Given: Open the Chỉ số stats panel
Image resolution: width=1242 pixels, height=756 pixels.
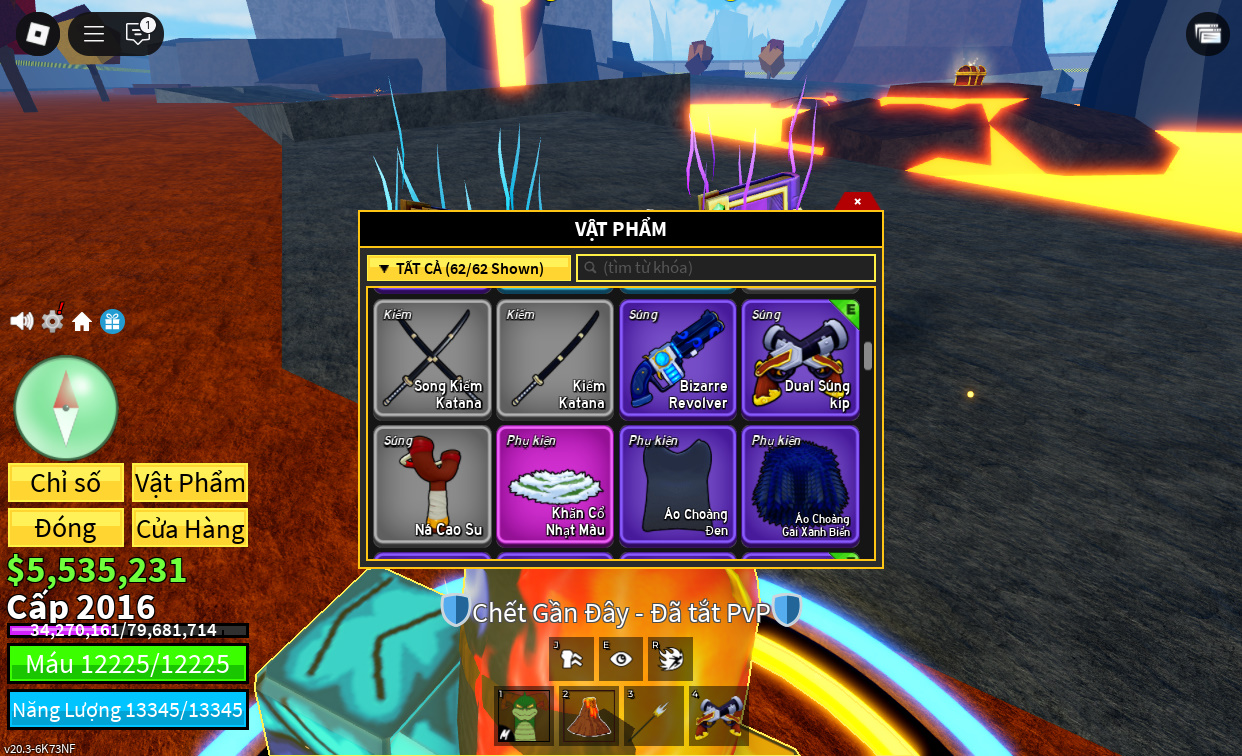Looking at the screenshot, I should (66, 482).
